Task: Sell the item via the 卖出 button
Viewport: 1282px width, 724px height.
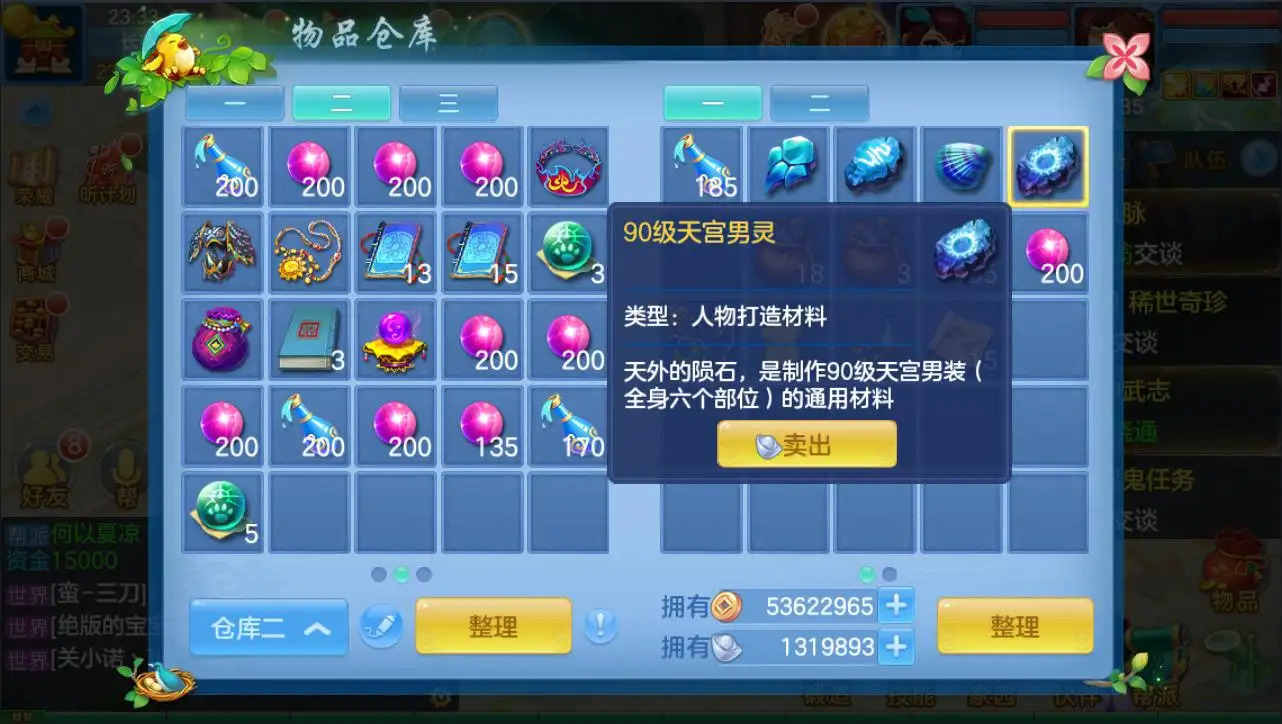Action: pyautogui.click(x=805, y=445)
